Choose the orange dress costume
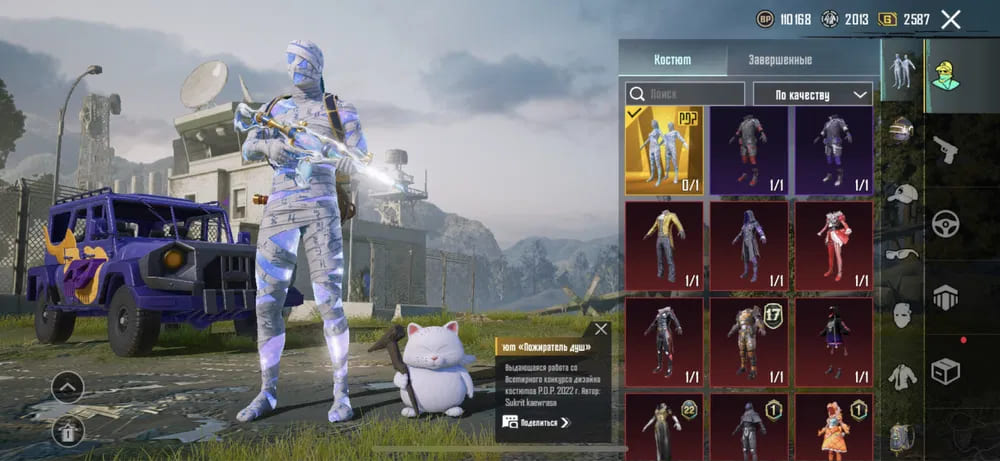Viewport: 1000px width, 461px height. (834, 425)
